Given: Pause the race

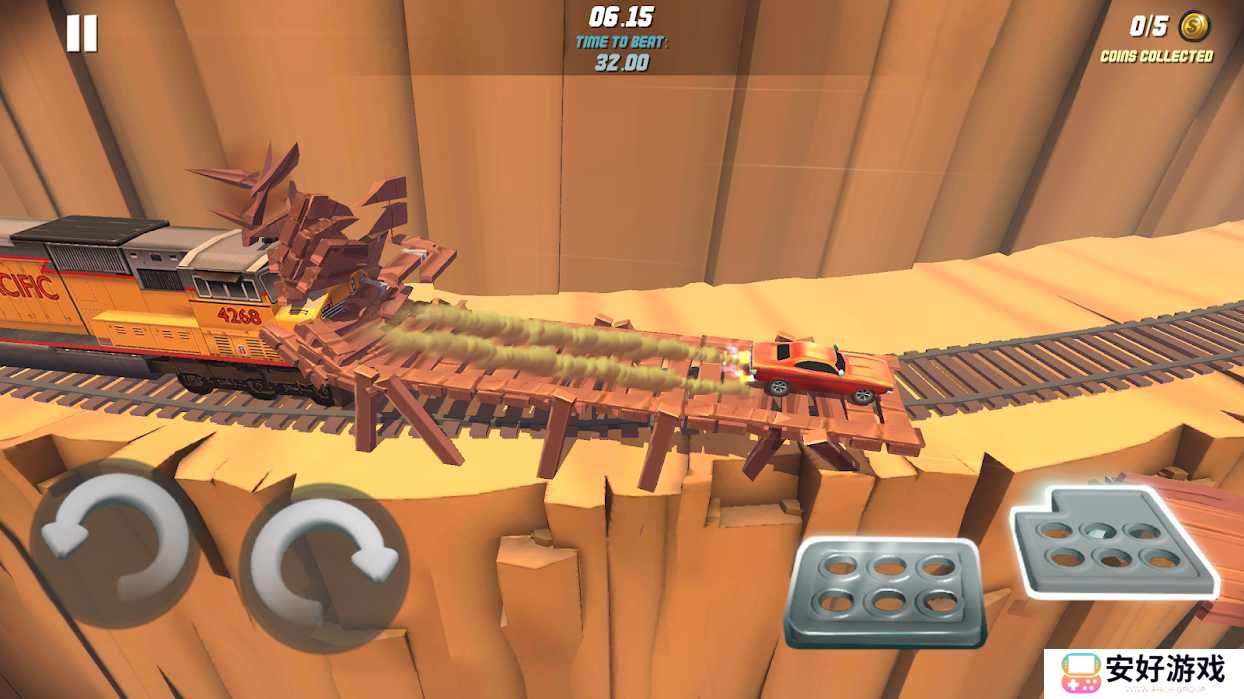Looking at the screenshot, I should (81, 34).
